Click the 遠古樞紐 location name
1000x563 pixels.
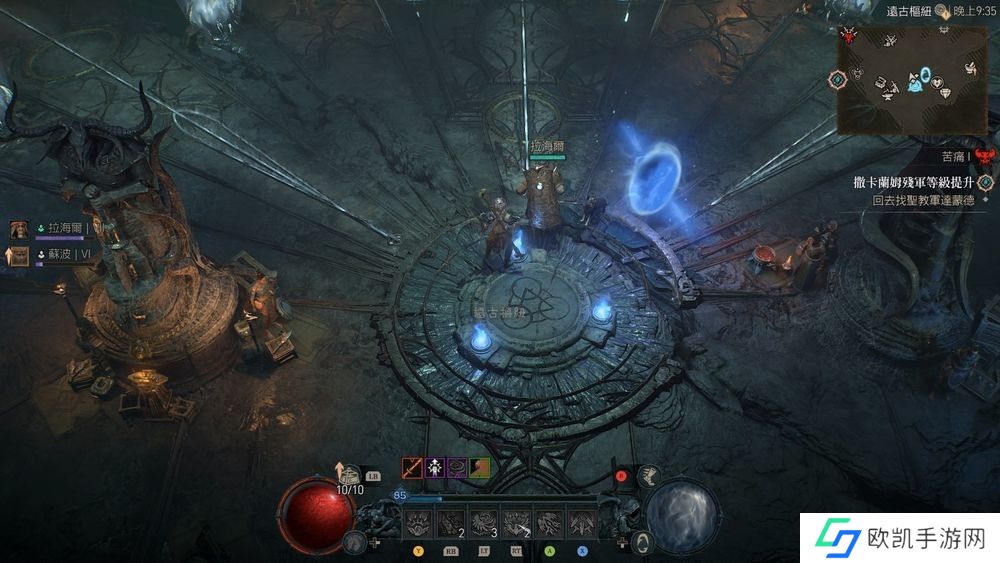(x=908, y=11)
